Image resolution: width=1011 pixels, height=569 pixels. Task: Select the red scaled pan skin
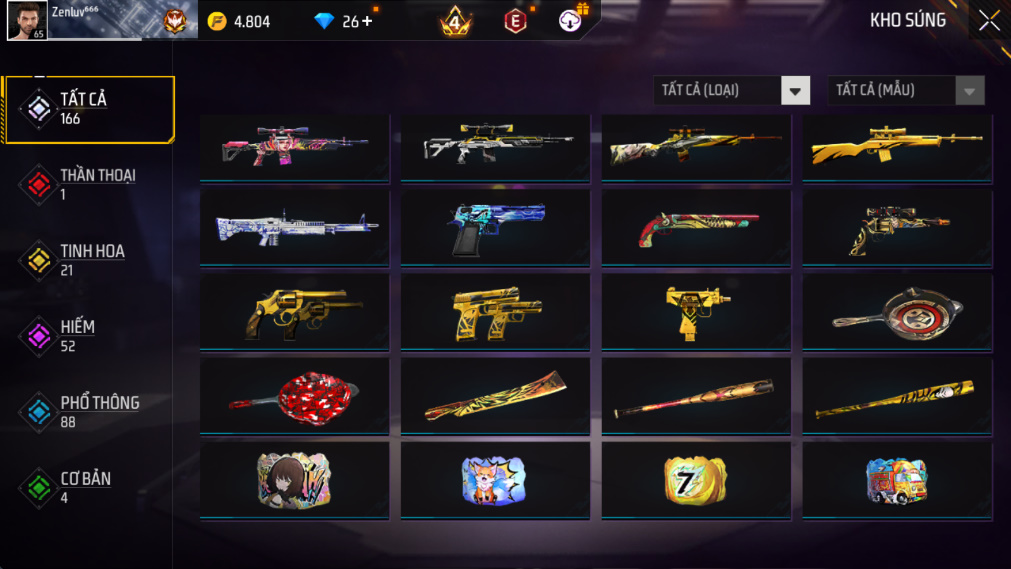point(295,397)
